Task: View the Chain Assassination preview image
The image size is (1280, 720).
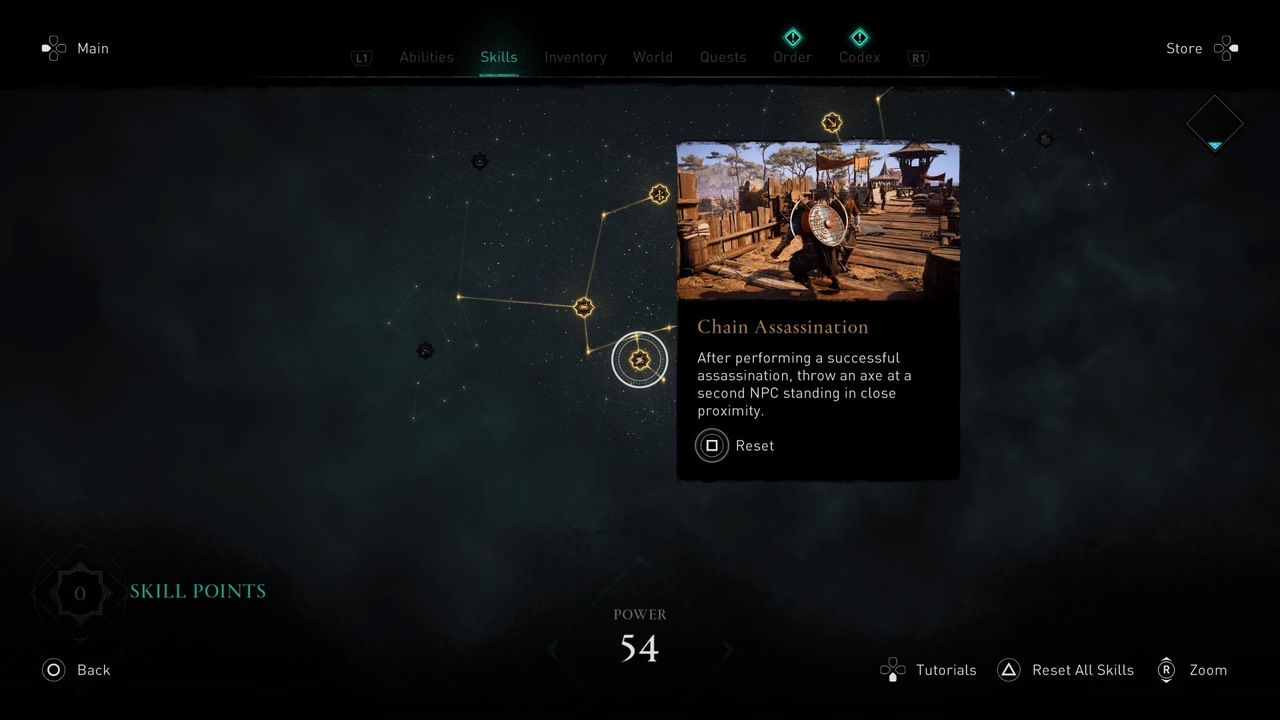Action: coord(818,221)
